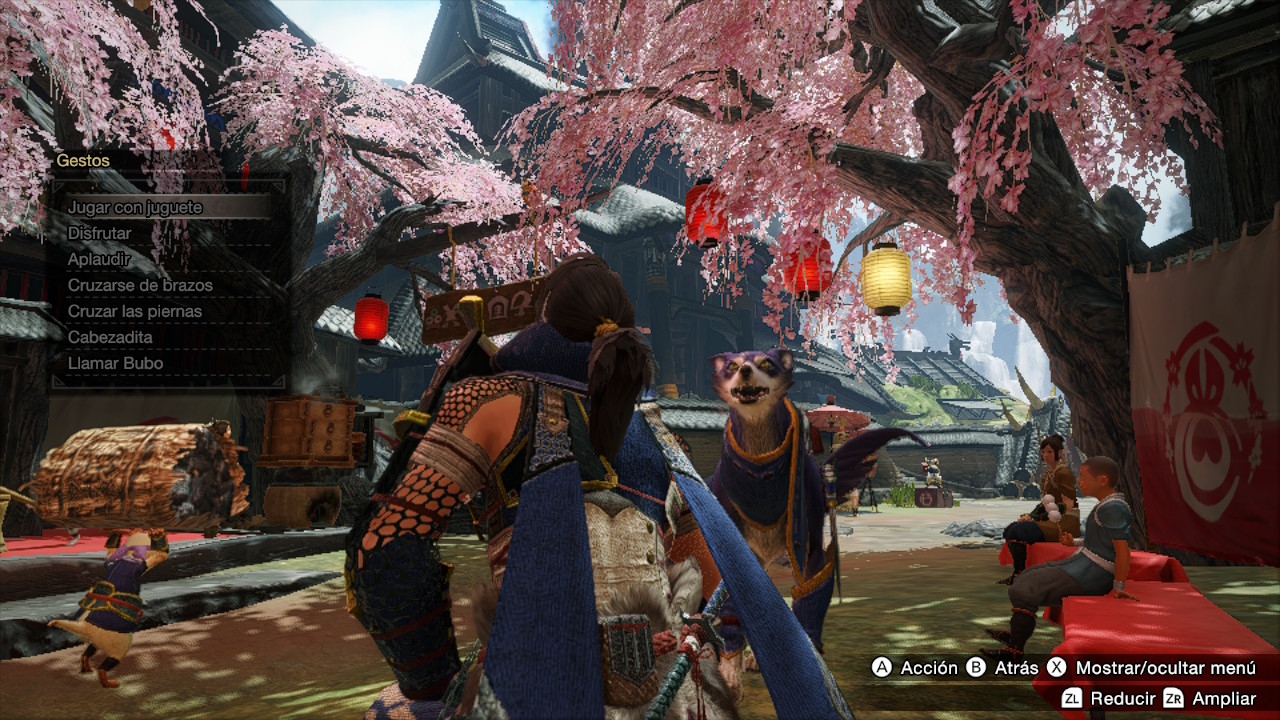Image resolution: width=1280 pixels, height=720 pixels.
Task: Select the Cabezadita gesture
Action: click(x=110, y=337)
